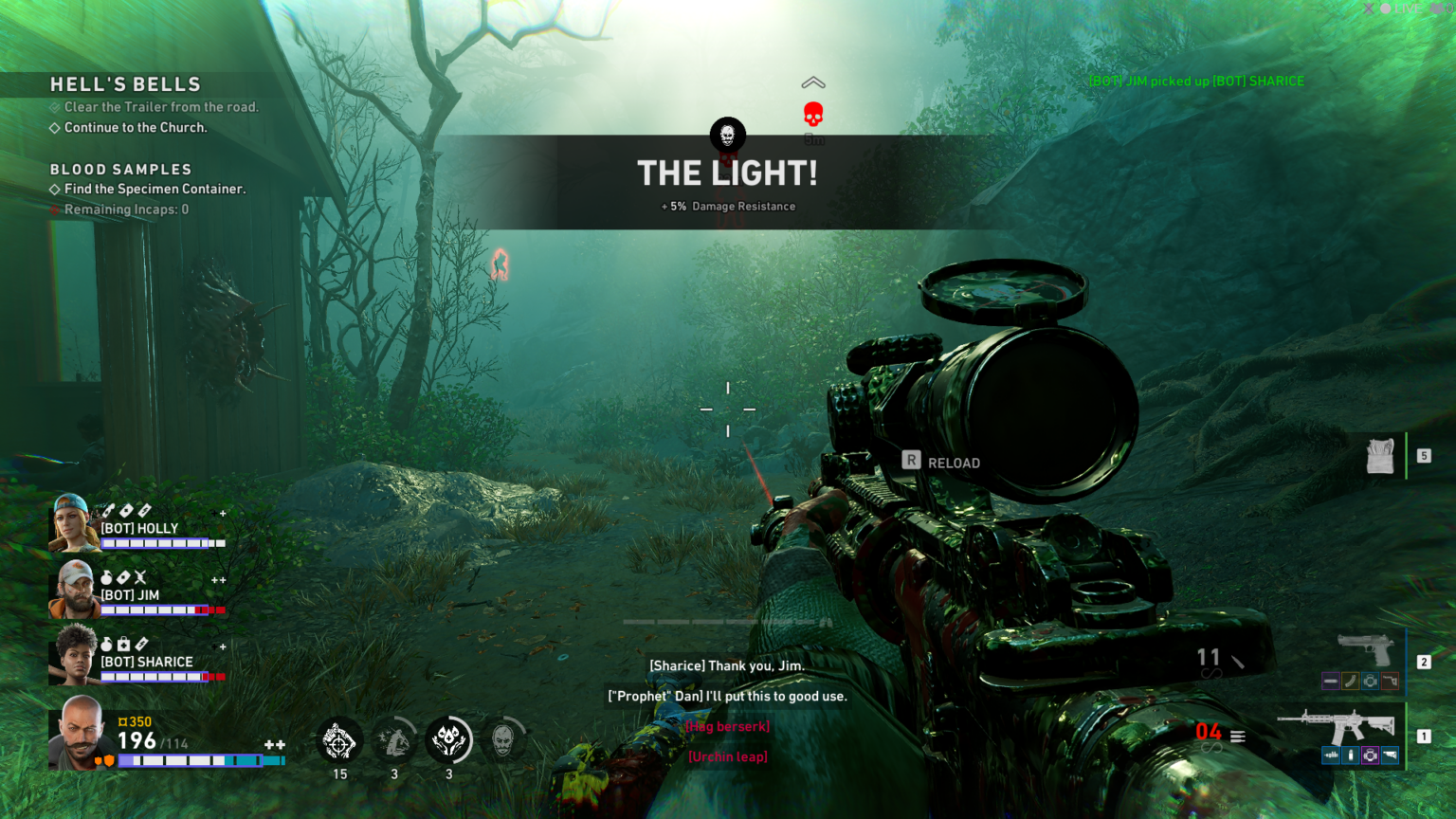Click the skull emblem above The Light banner

point(728,136)
